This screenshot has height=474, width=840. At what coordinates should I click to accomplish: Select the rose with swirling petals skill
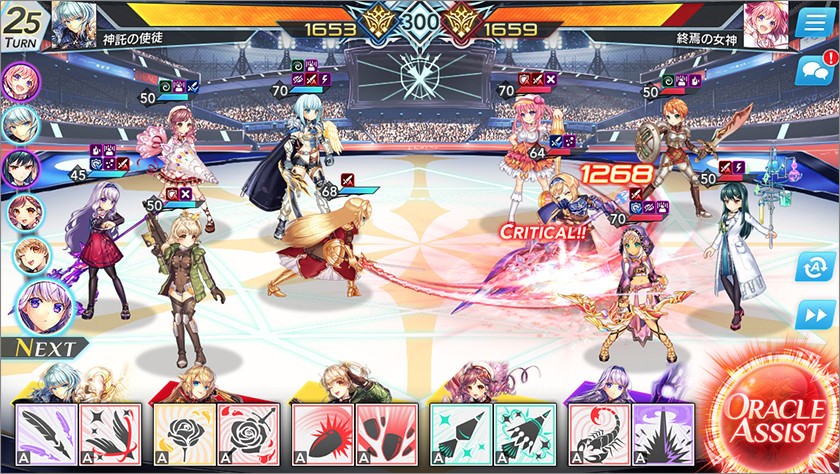pos(245,434)
